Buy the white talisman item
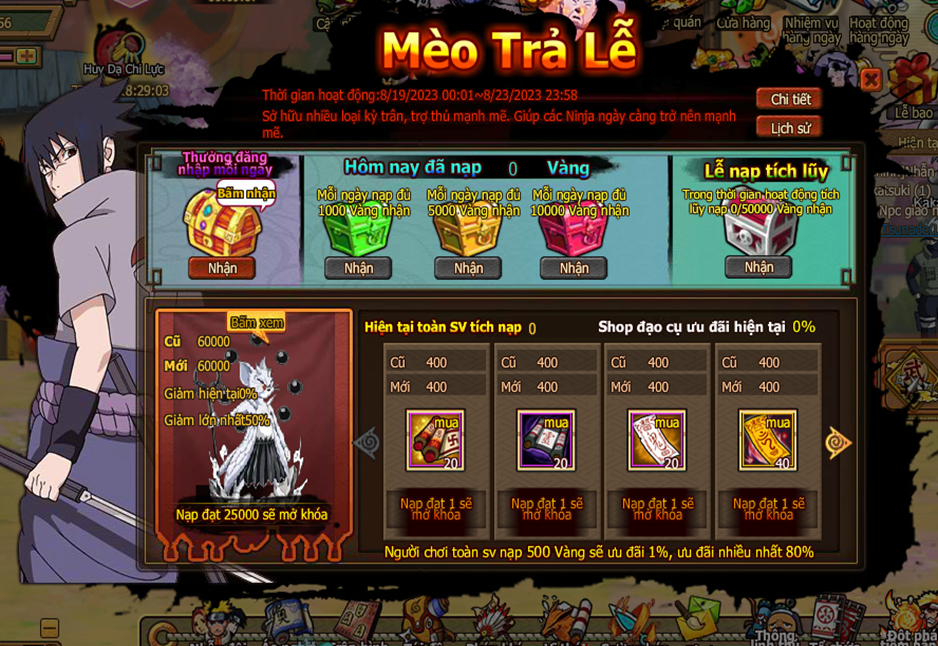The image size is (938, 646). pos(657,440)
